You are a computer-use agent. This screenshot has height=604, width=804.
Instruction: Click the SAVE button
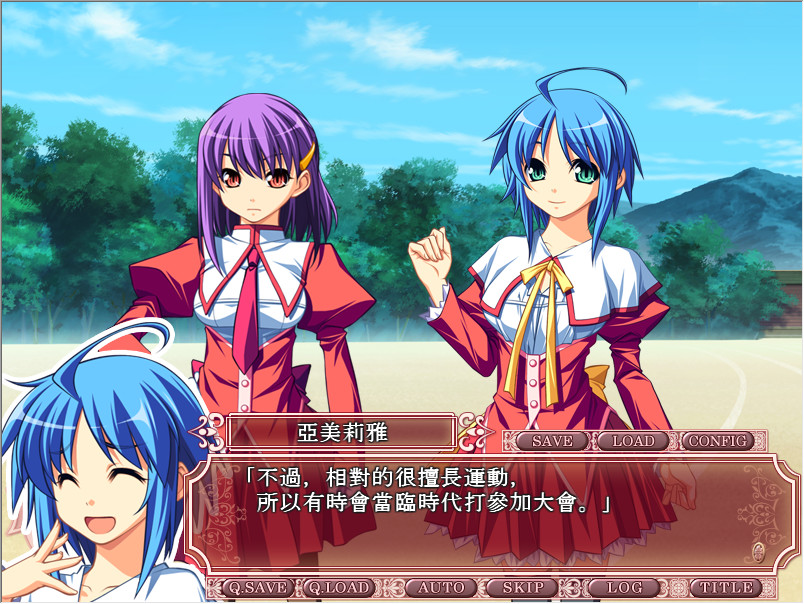tap(552, 441)
